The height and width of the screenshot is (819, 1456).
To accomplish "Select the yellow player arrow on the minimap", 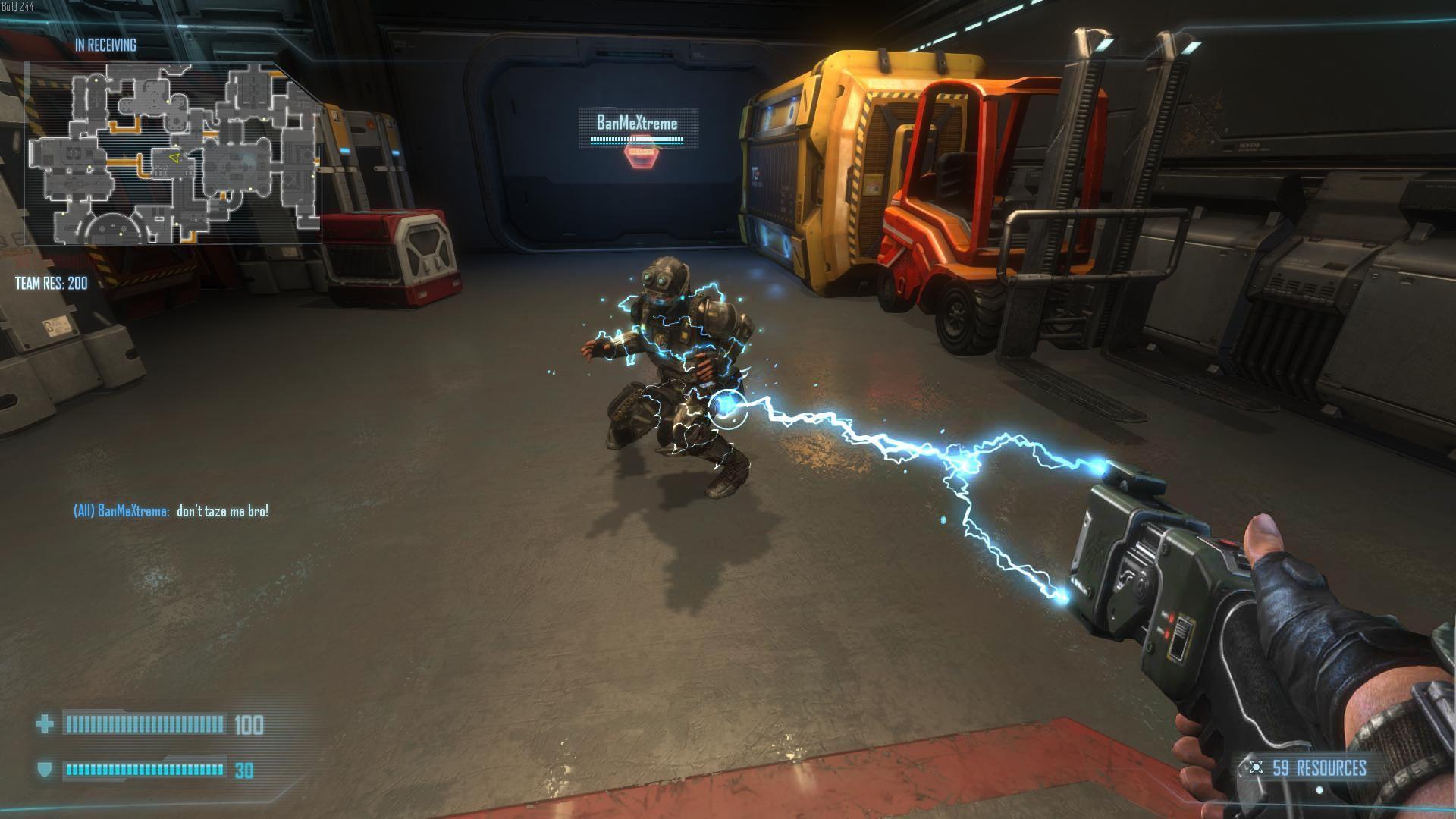I will [174, 158].
